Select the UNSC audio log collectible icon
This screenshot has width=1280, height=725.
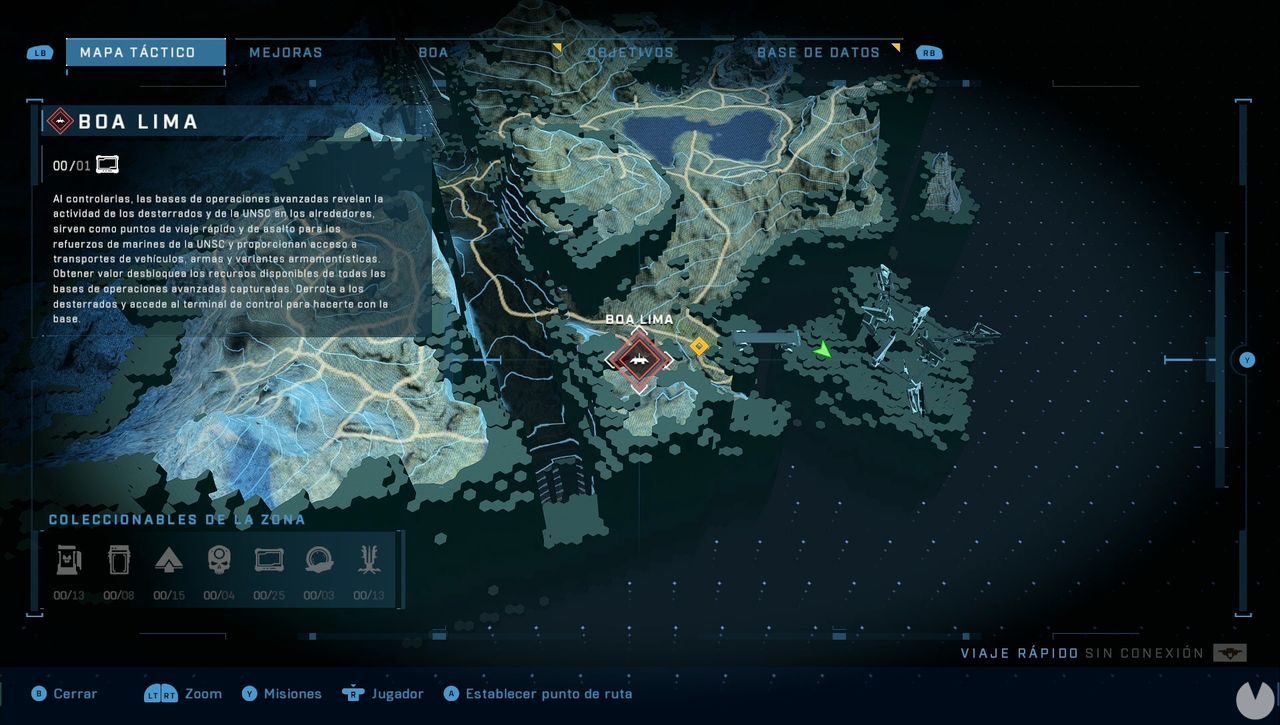point(268,559)
